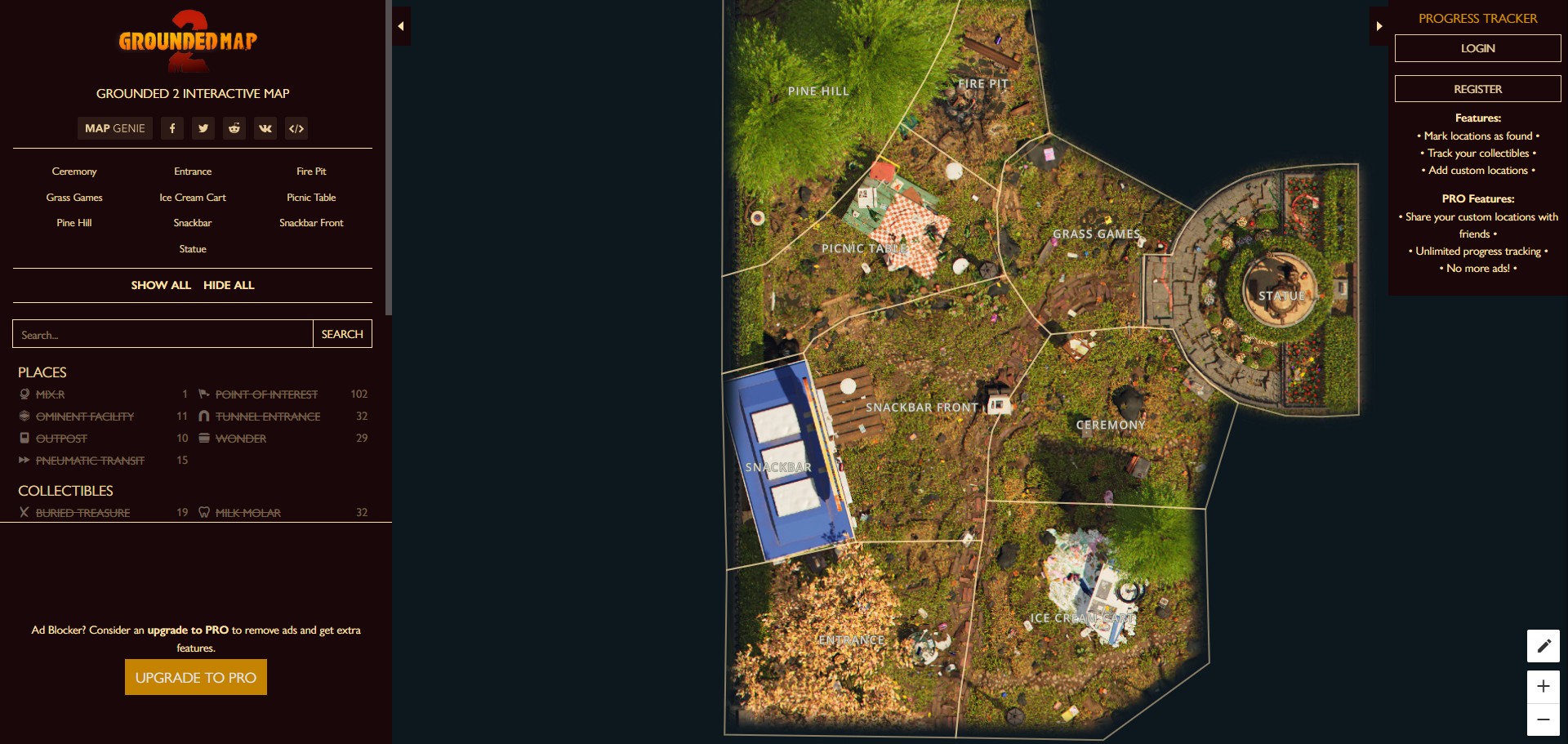Open the embed code icon
The image size is (1568, 744).
[296, 128]
